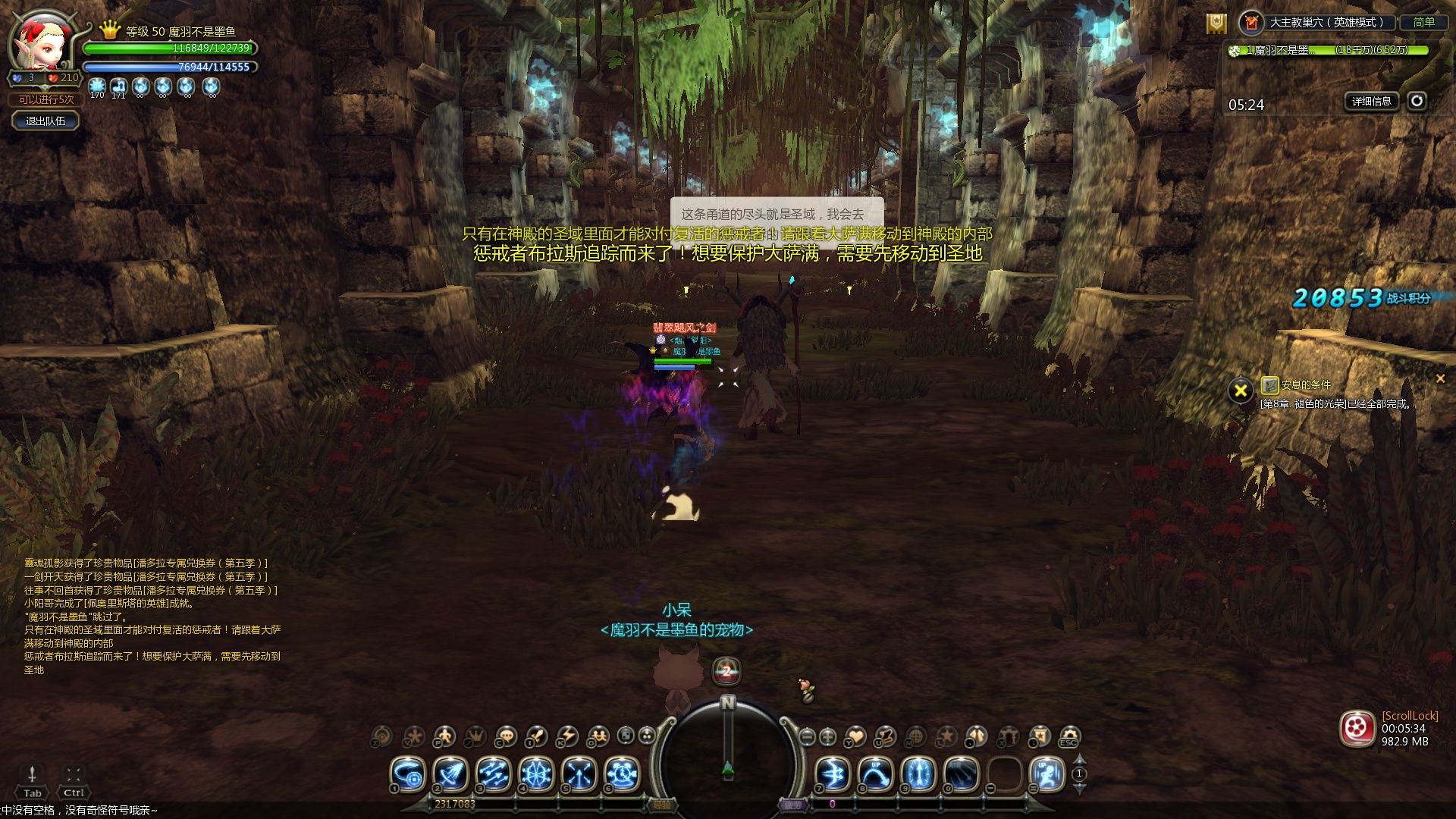Activate the running figure UP buff skill
This screenshot has height=819, width=1456.
pos(1047,774)
